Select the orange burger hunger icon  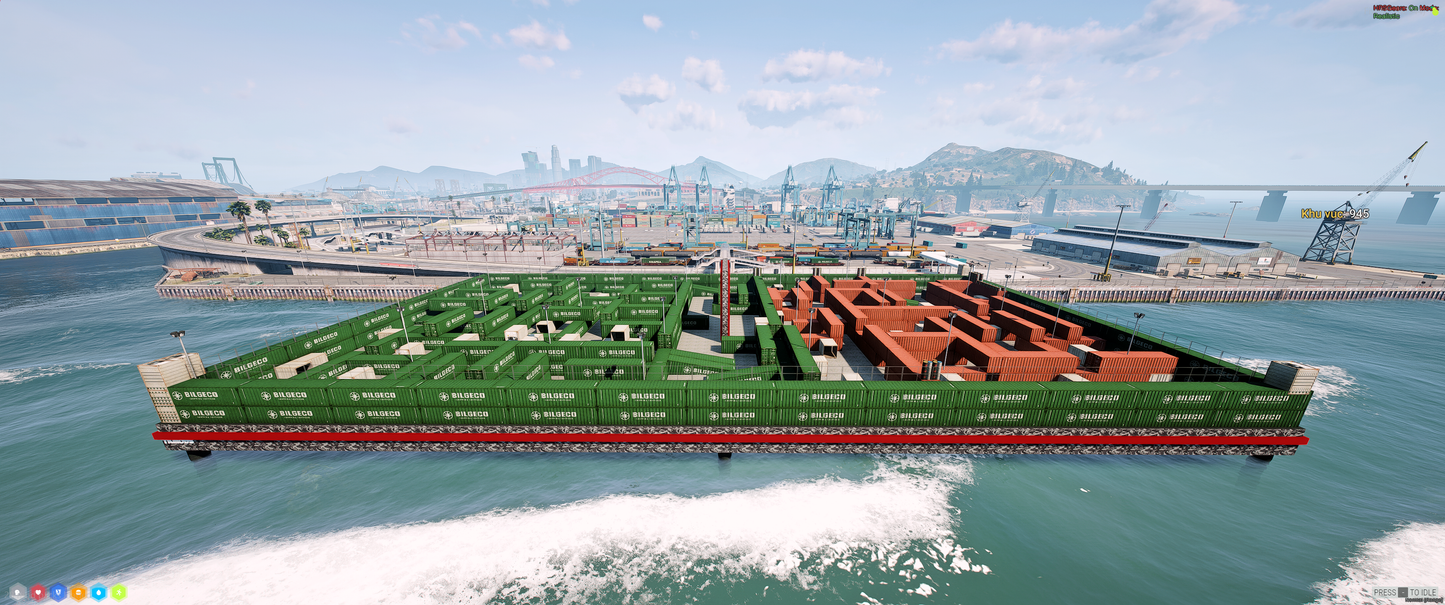(x=78, y=592)
